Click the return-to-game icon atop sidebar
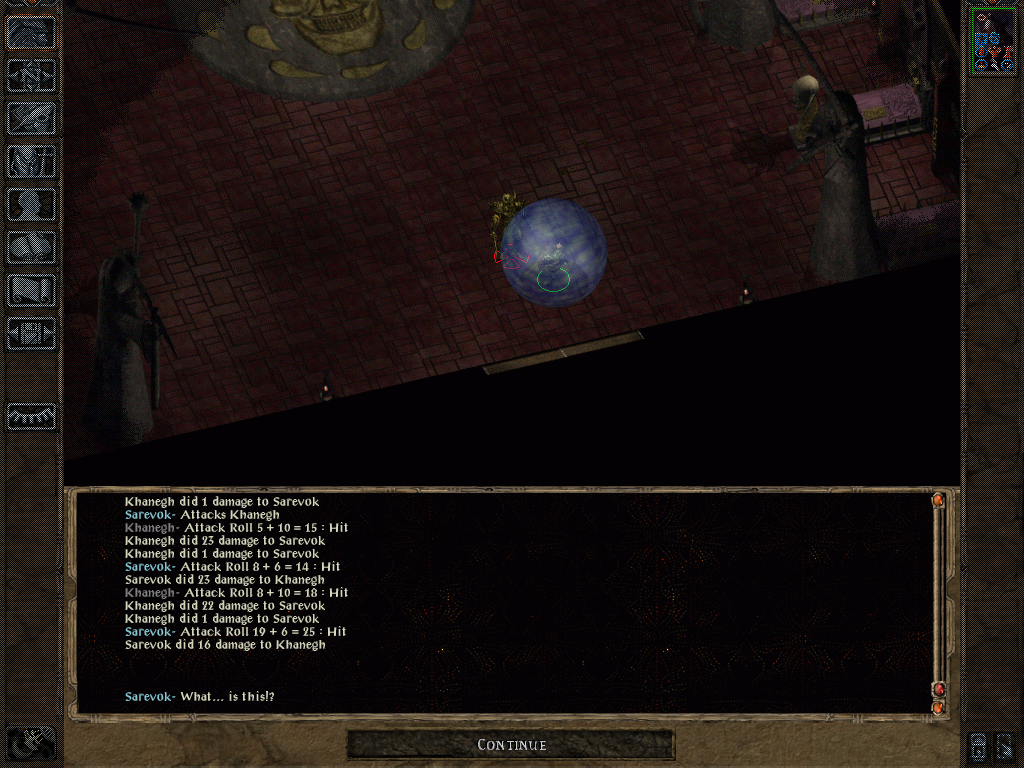The width and height of the screenshot is (1024, 768). tap(31, 33)
